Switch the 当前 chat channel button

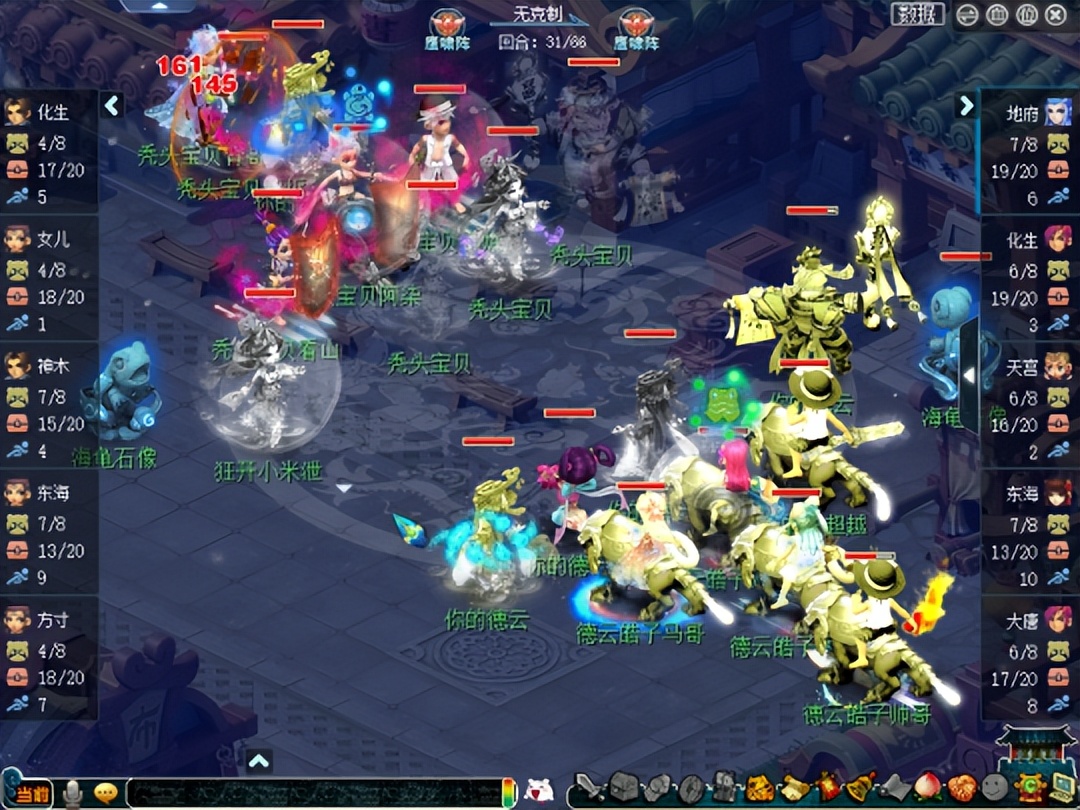point(32,793)
